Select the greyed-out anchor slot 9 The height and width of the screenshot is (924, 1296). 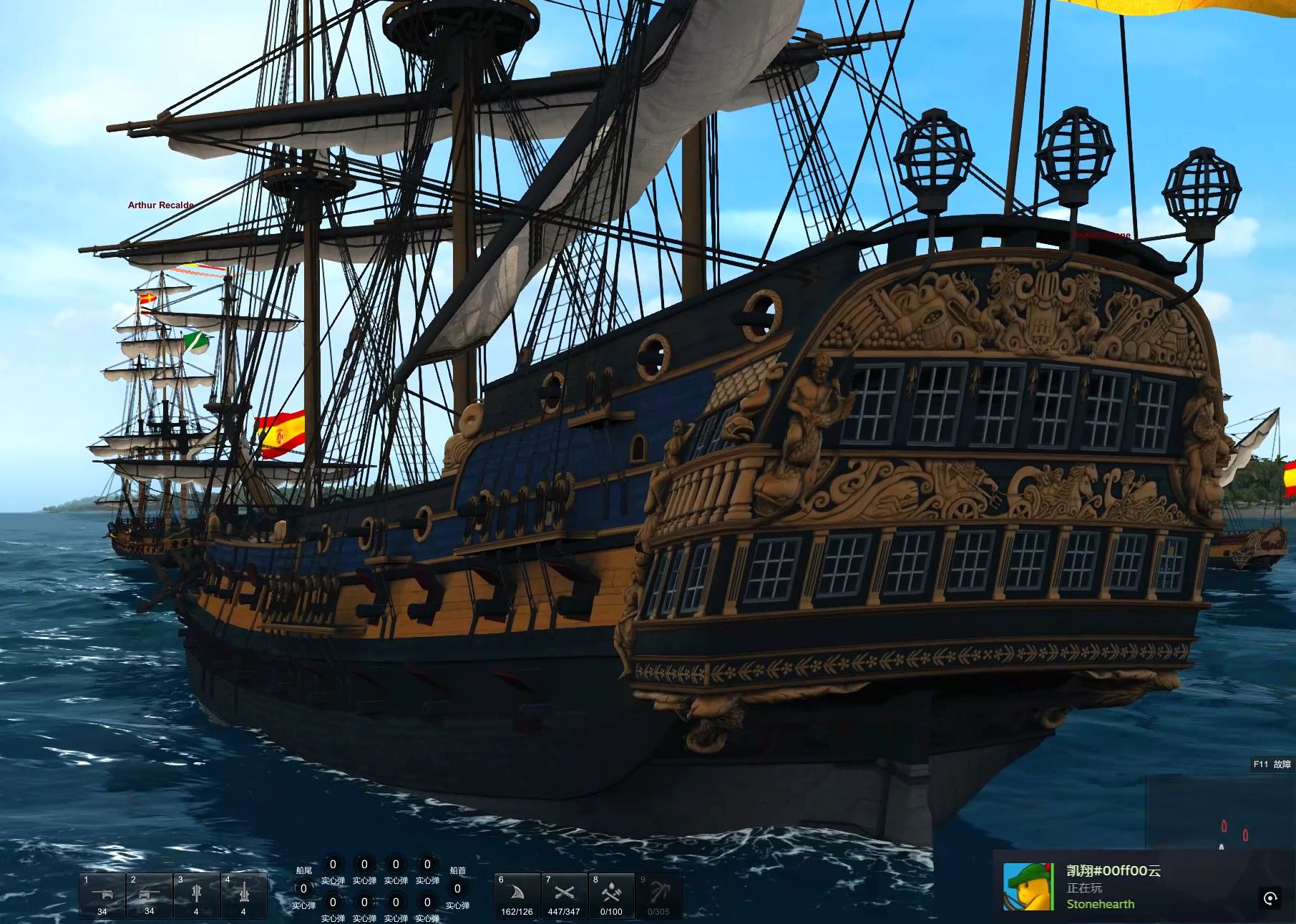click(x=658, y=895)
